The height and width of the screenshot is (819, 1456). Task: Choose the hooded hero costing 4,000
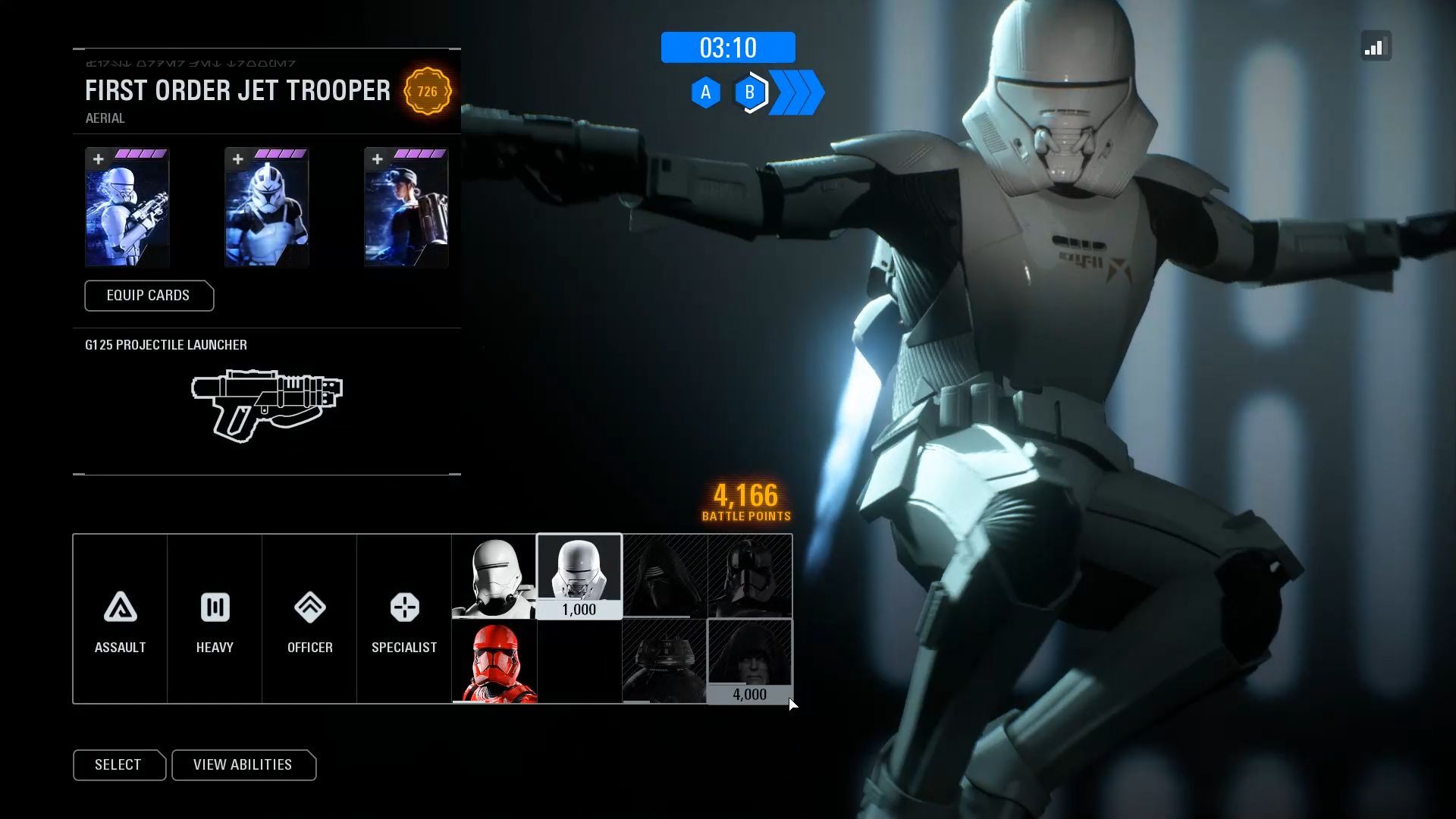point(749,661)
